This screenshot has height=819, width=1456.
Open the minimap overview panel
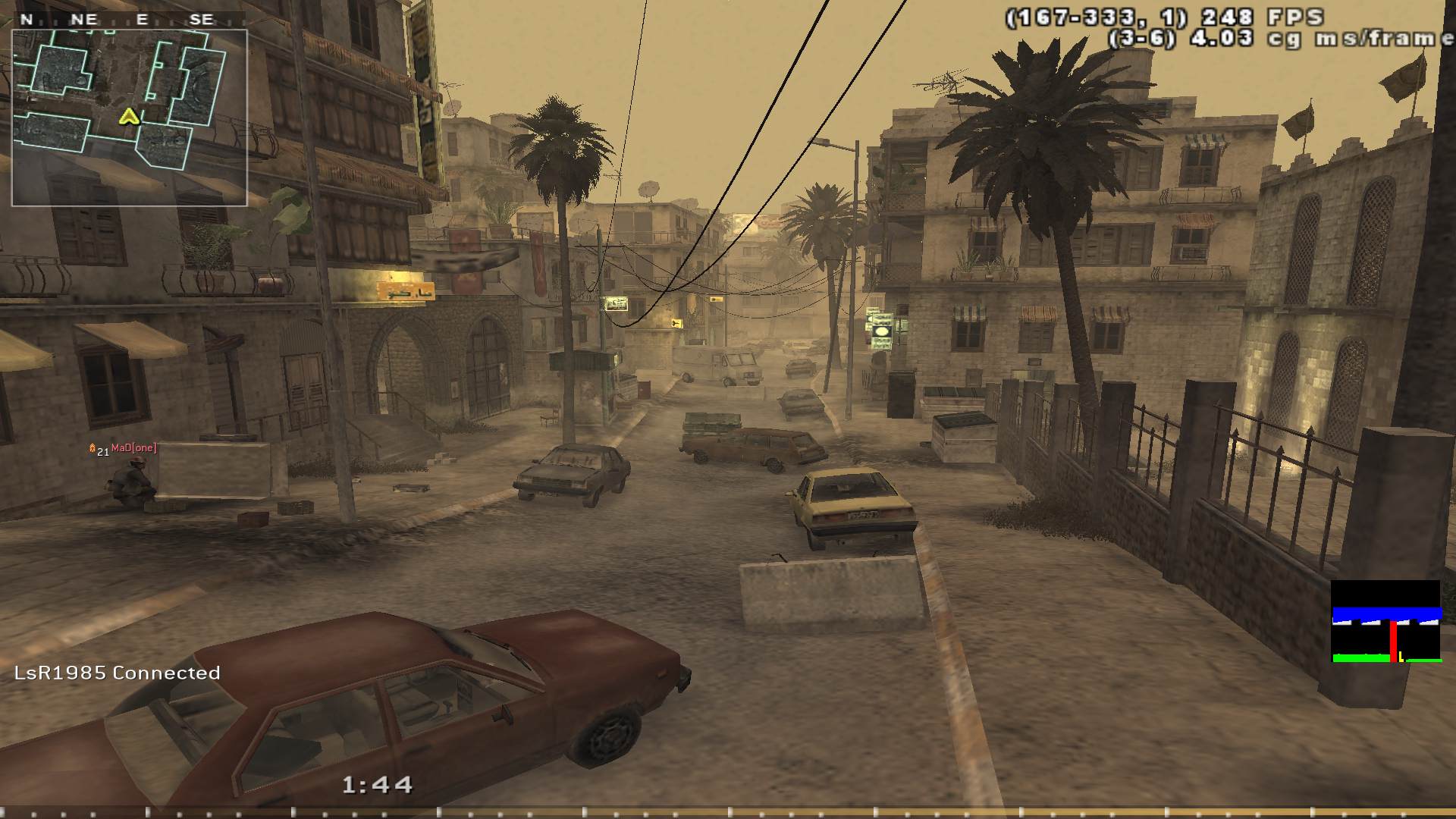[131, 115]
